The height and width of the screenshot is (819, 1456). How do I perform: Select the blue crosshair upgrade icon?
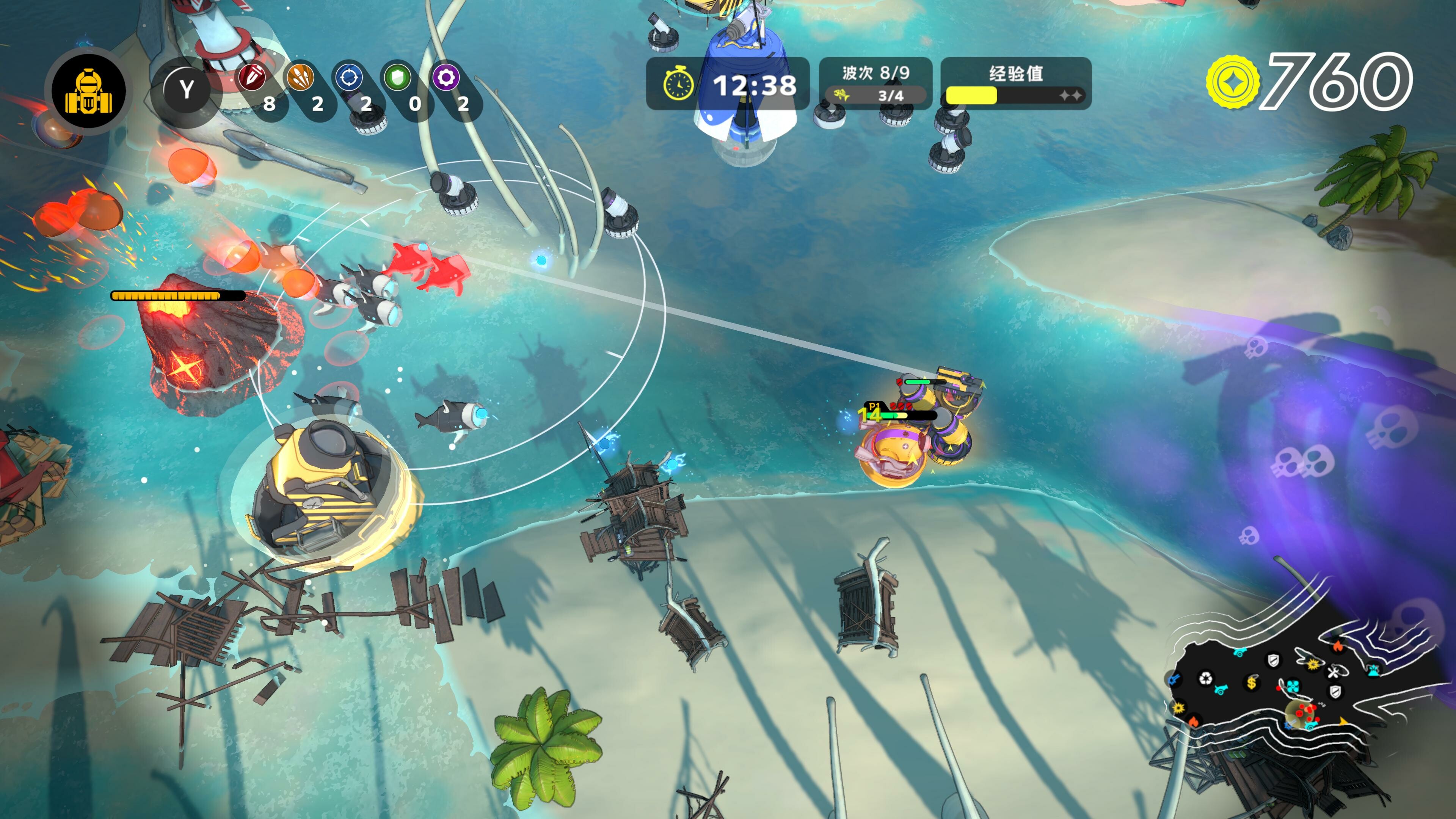pyautogui.click(x=349, y=76)
